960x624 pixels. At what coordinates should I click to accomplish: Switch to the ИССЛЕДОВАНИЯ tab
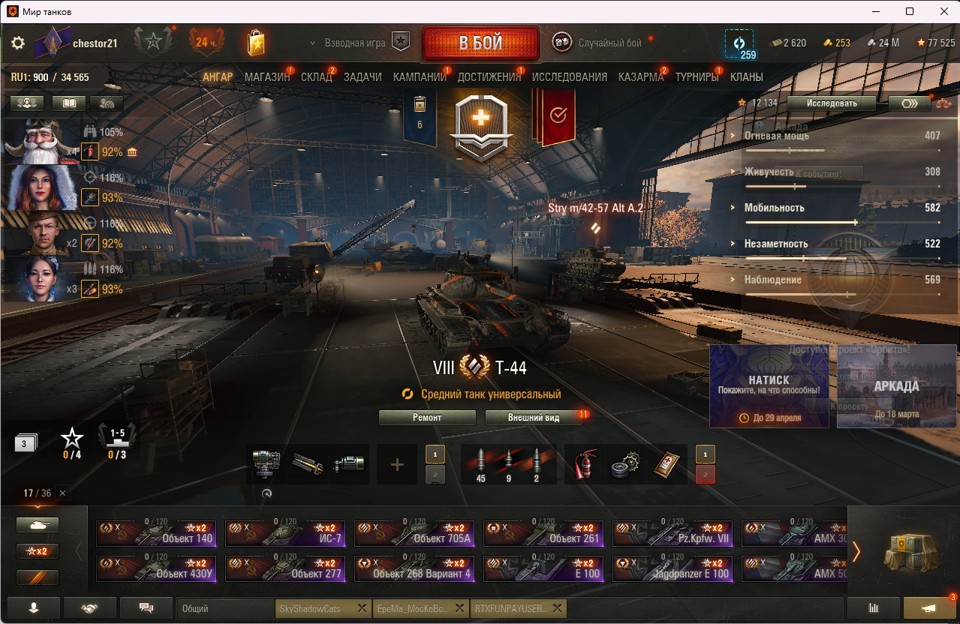tap(569, 77)
